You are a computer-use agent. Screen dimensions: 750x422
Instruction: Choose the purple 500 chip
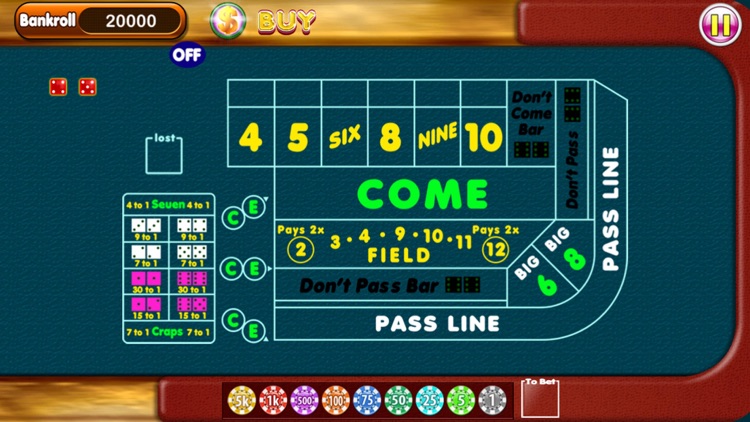304,400
